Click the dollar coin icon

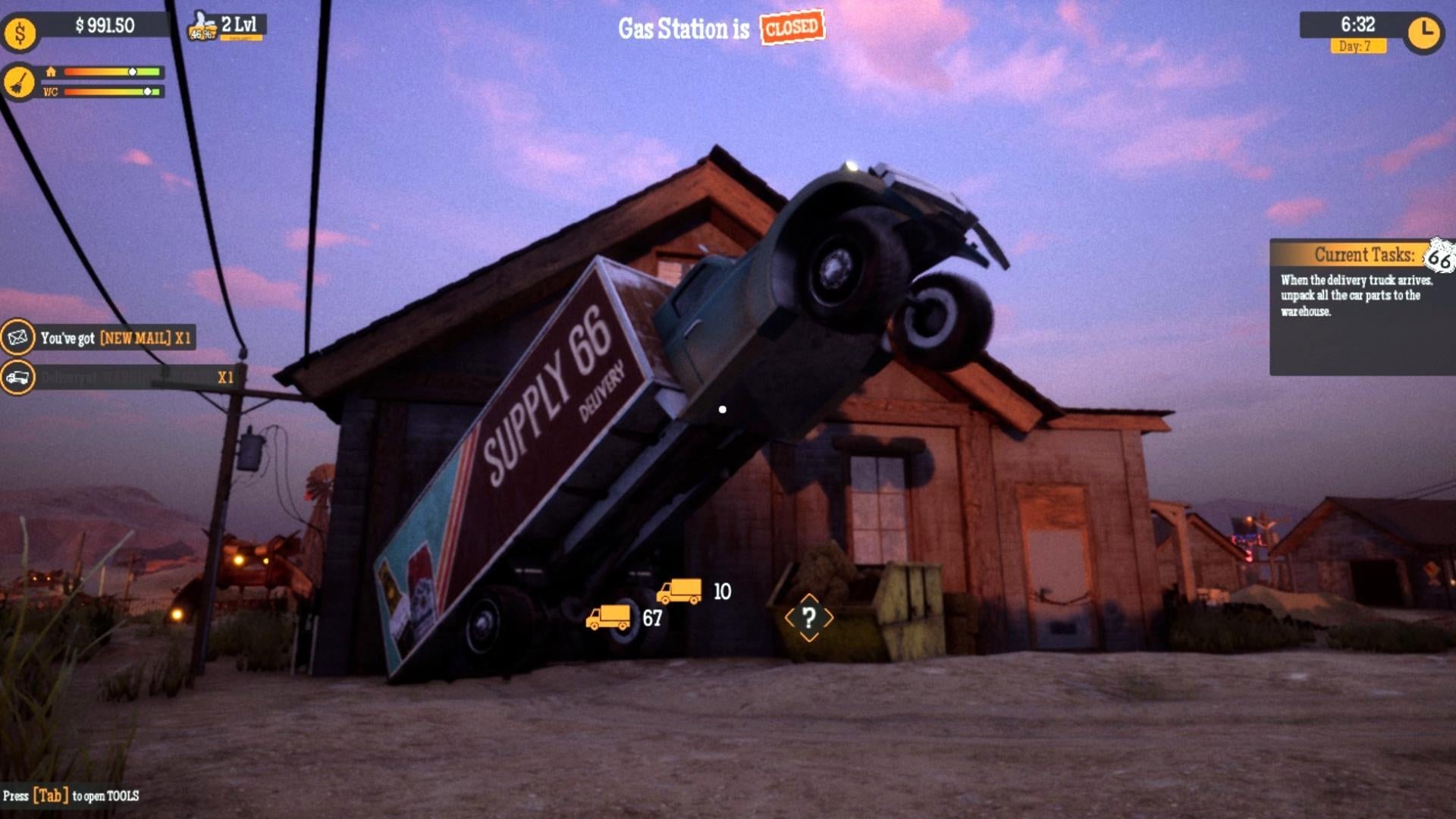pos(20,32)
